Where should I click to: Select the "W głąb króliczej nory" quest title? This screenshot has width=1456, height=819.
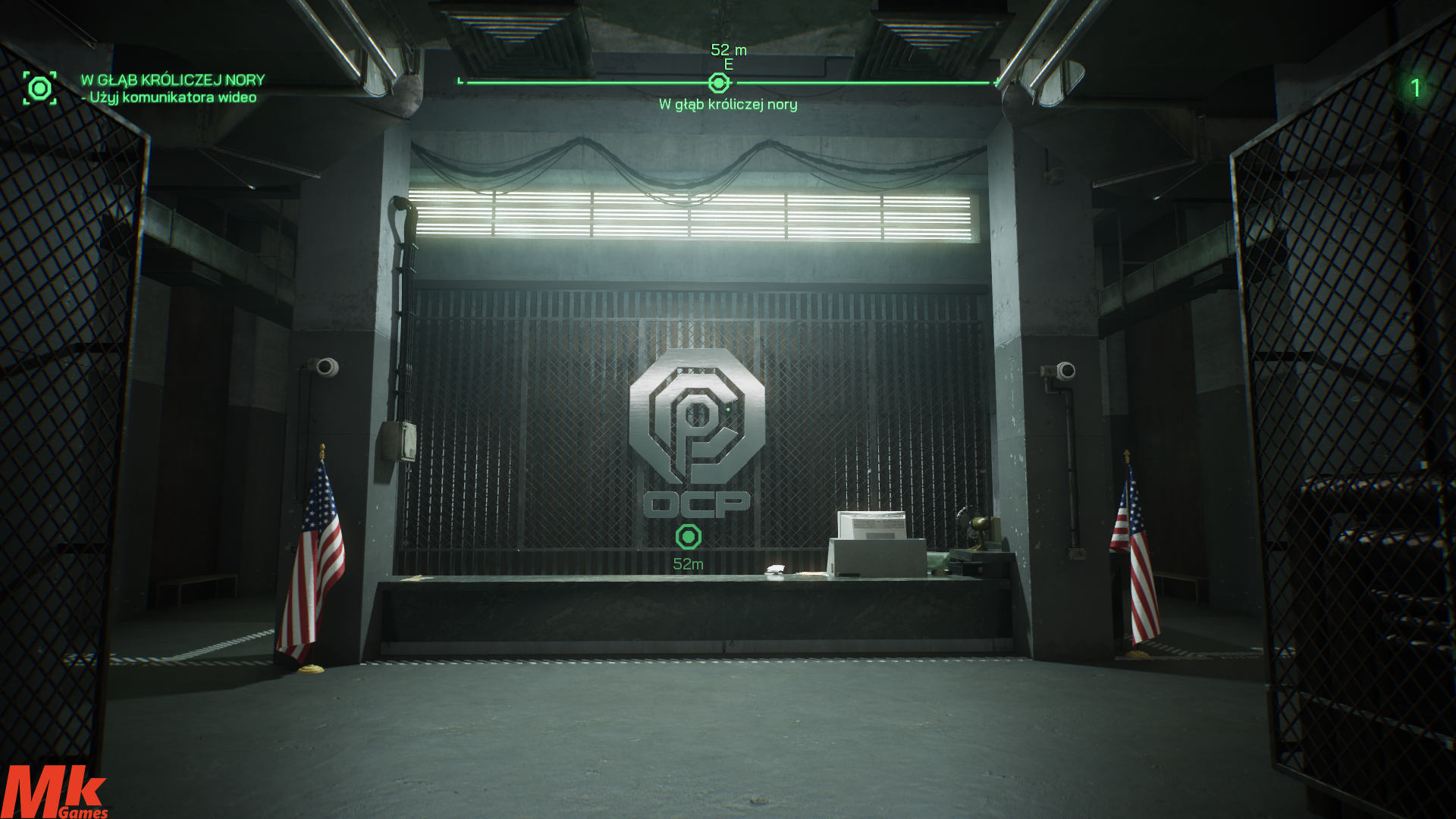coord(173,80)
